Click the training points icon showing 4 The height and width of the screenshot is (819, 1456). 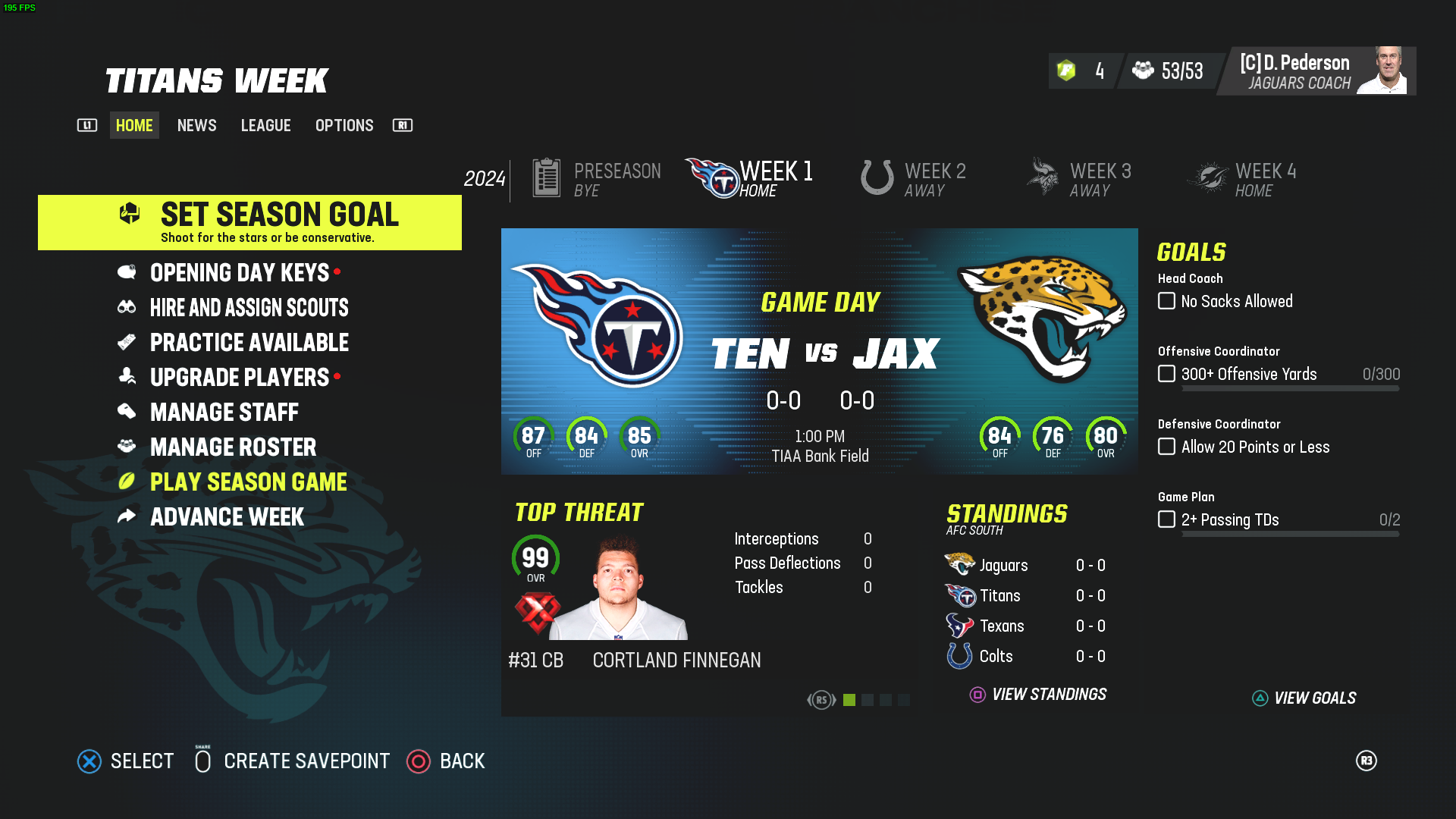1065,71
